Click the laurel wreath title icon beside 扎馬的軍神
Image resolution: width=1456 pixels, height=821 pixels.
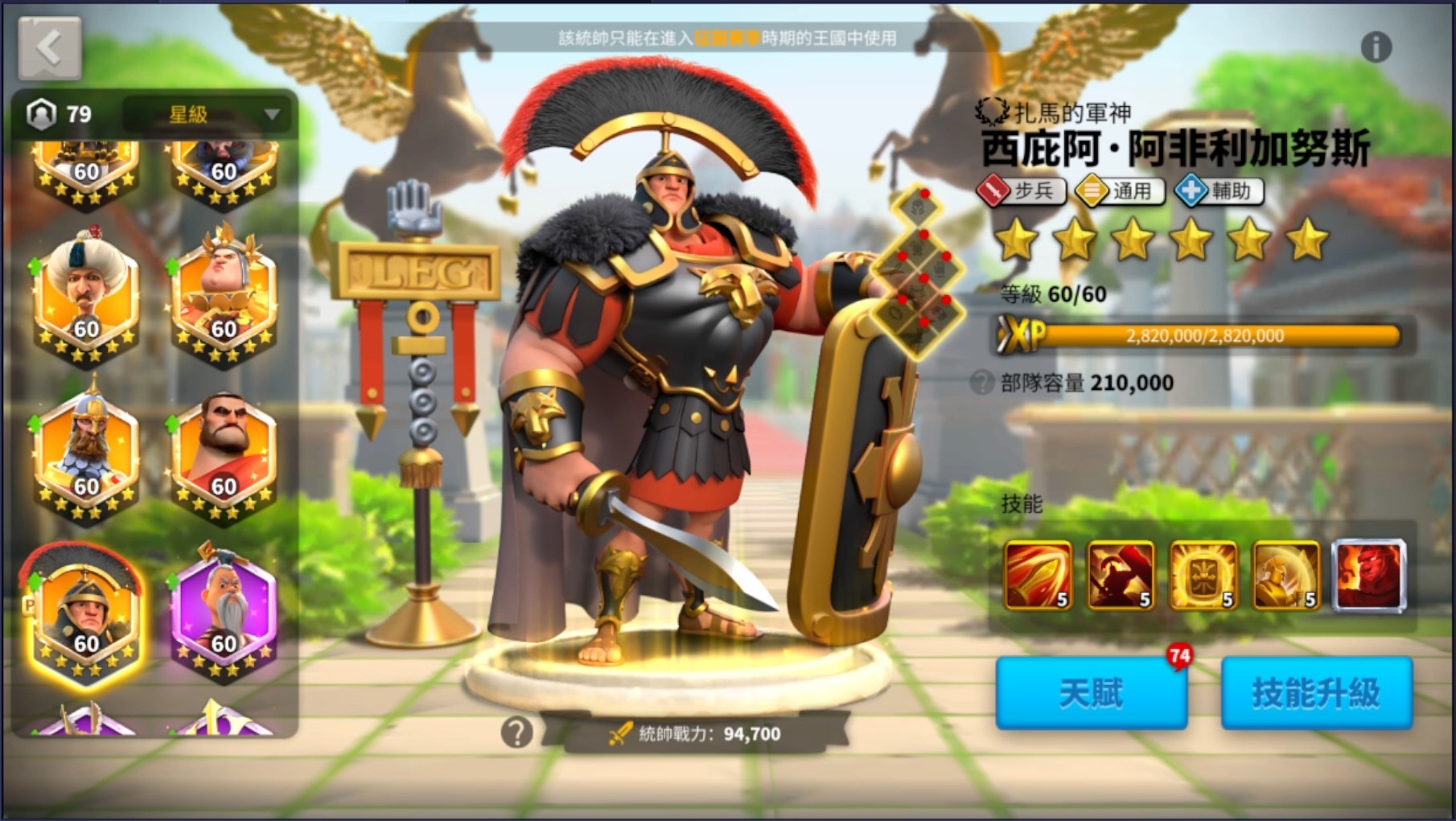[991, 113]
